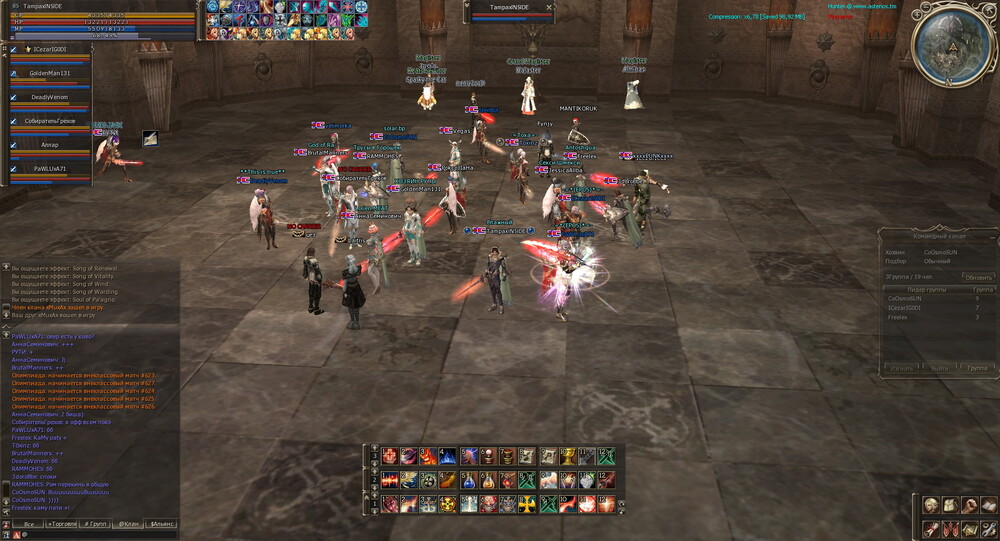Refresh command channel with Обновить button
Viewport: 1000px width, 541px height.
tap(978, 277)
